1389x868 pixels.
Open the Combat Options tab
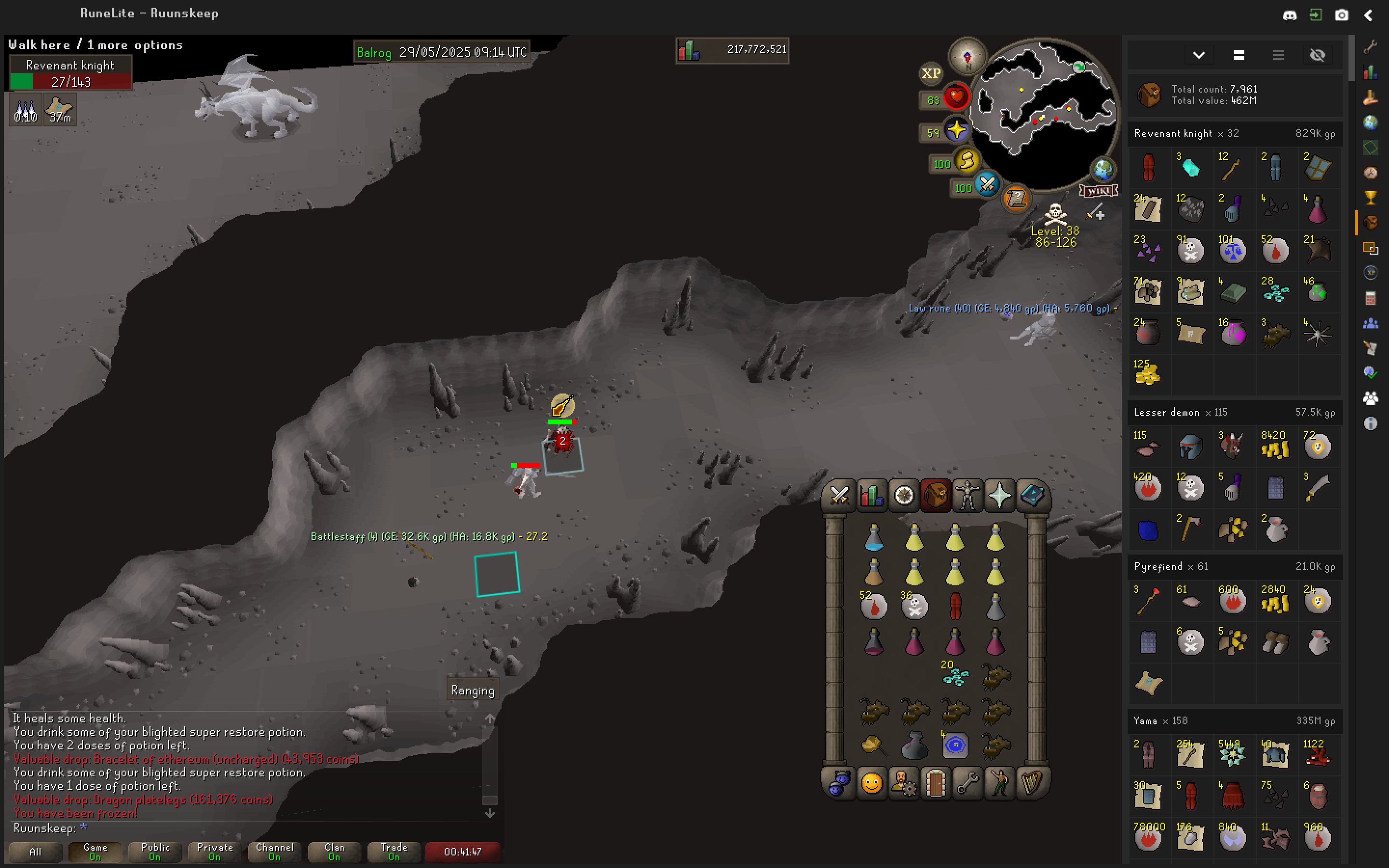coord(839,495)
